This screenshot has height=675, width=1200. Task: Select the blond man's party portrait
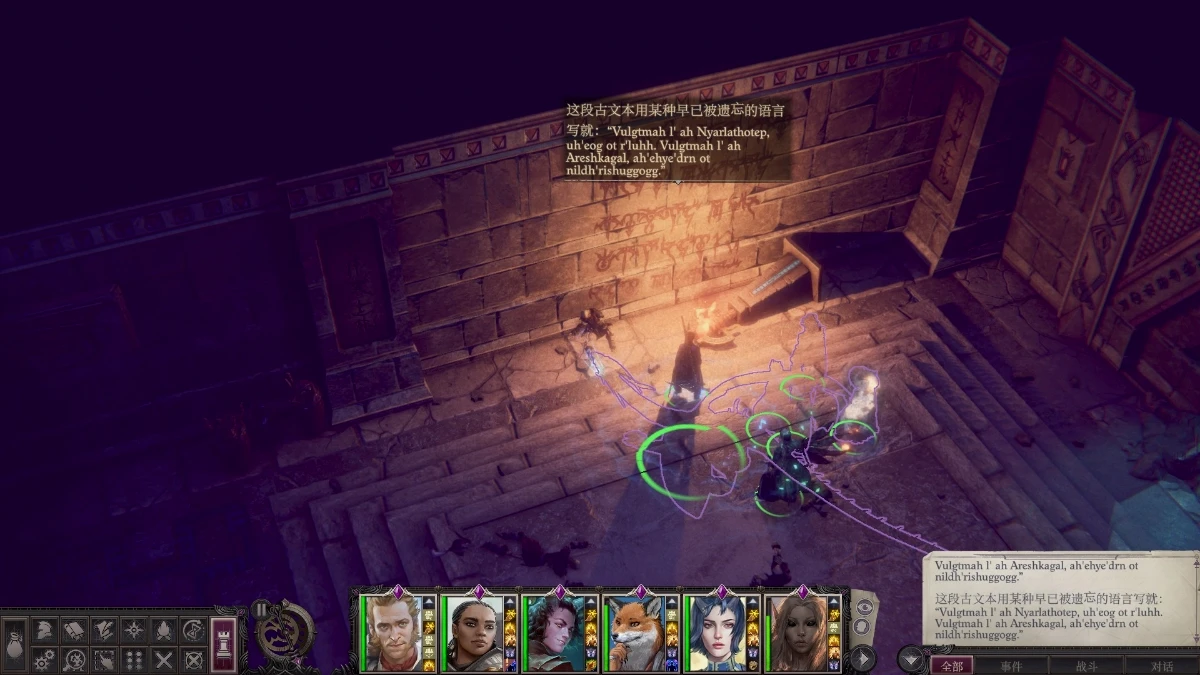(390, 633)
